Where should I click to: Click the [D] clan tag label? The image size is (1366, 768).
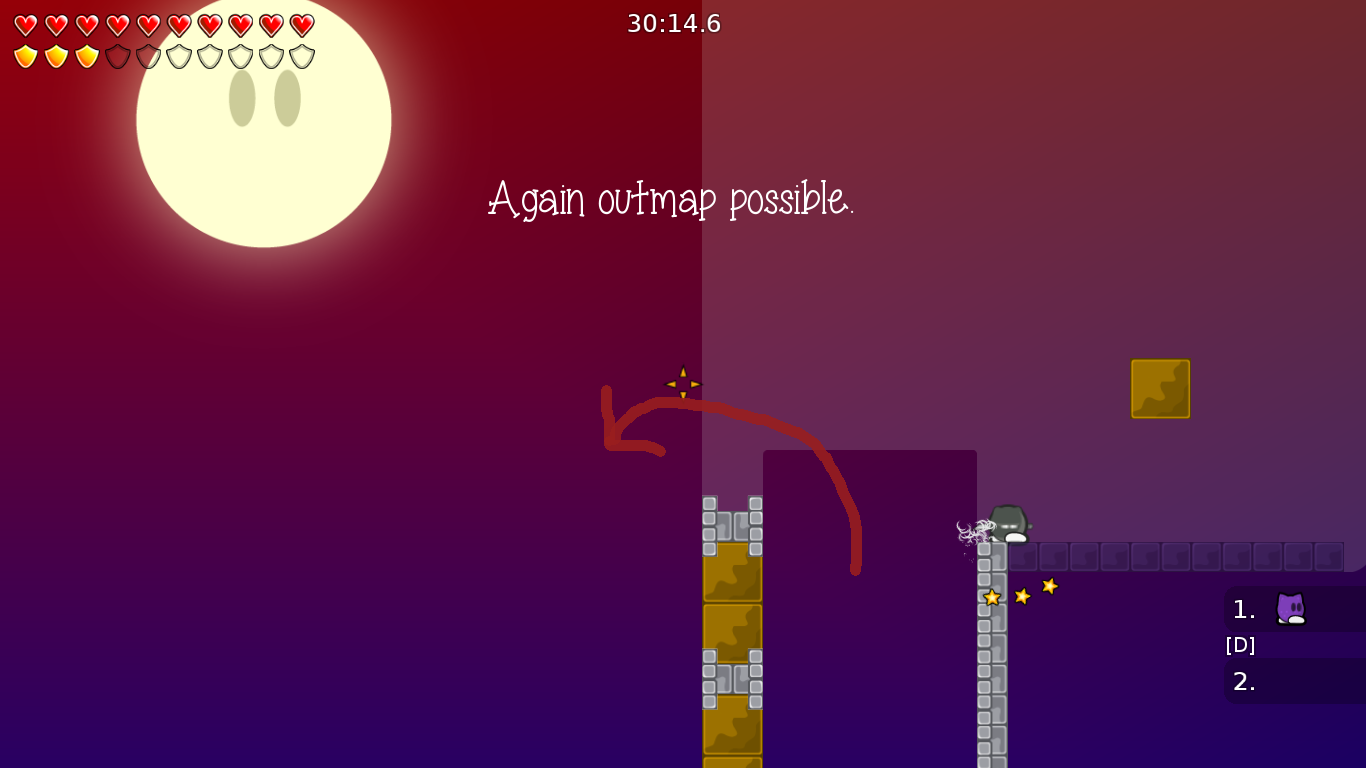coord(1240,645)
